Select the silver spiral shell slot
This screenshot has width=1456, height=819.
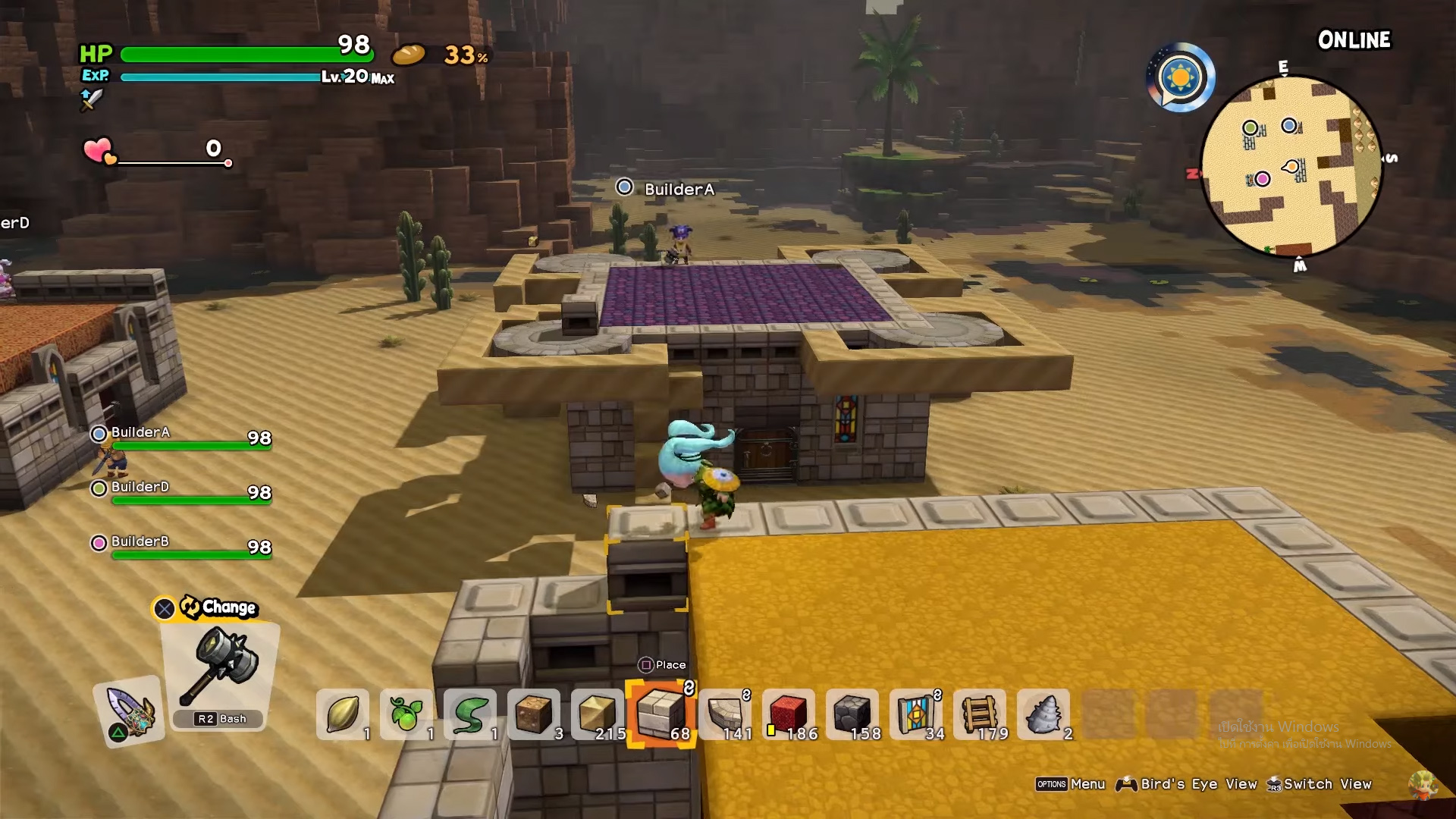point(1043,714)
